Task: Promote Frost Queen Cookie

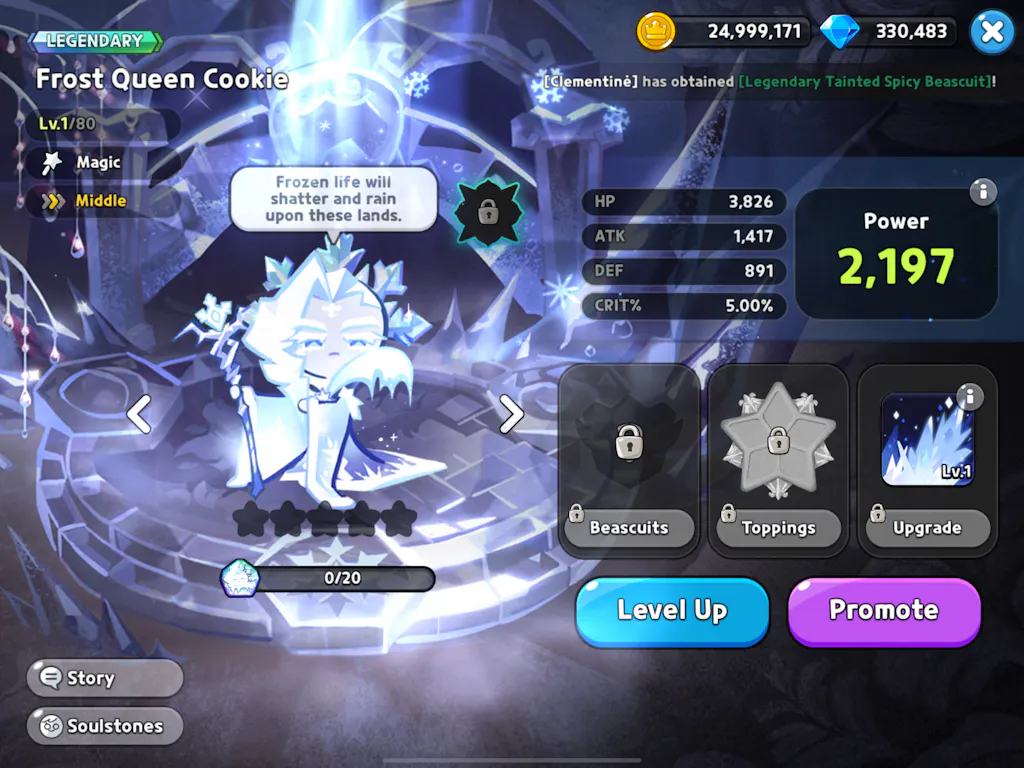Action: coord(884,611)
